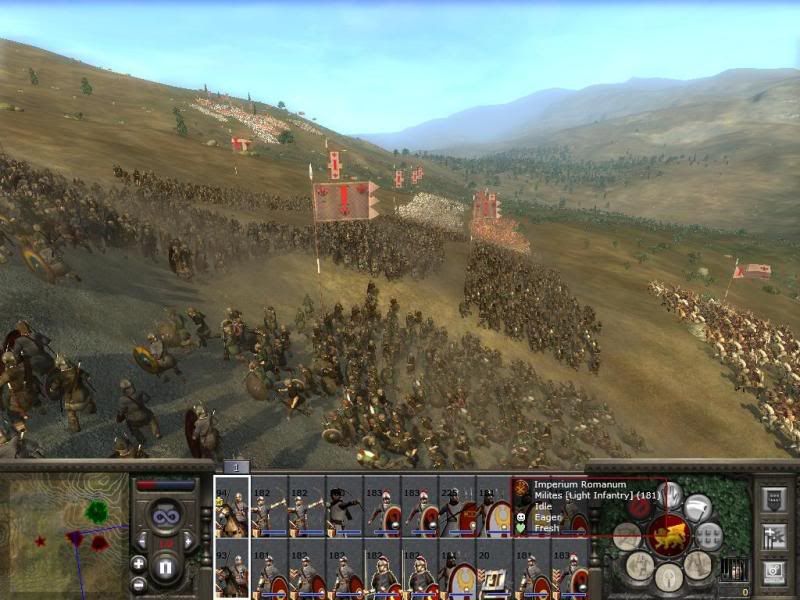Click the middle button in right side panel
800x600 pixels.
pyautogui.click(x=772, y=536)
